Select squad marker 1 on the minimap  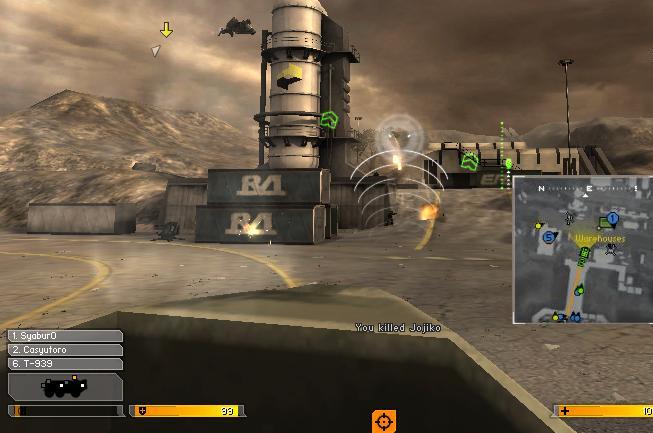[613, 218]
